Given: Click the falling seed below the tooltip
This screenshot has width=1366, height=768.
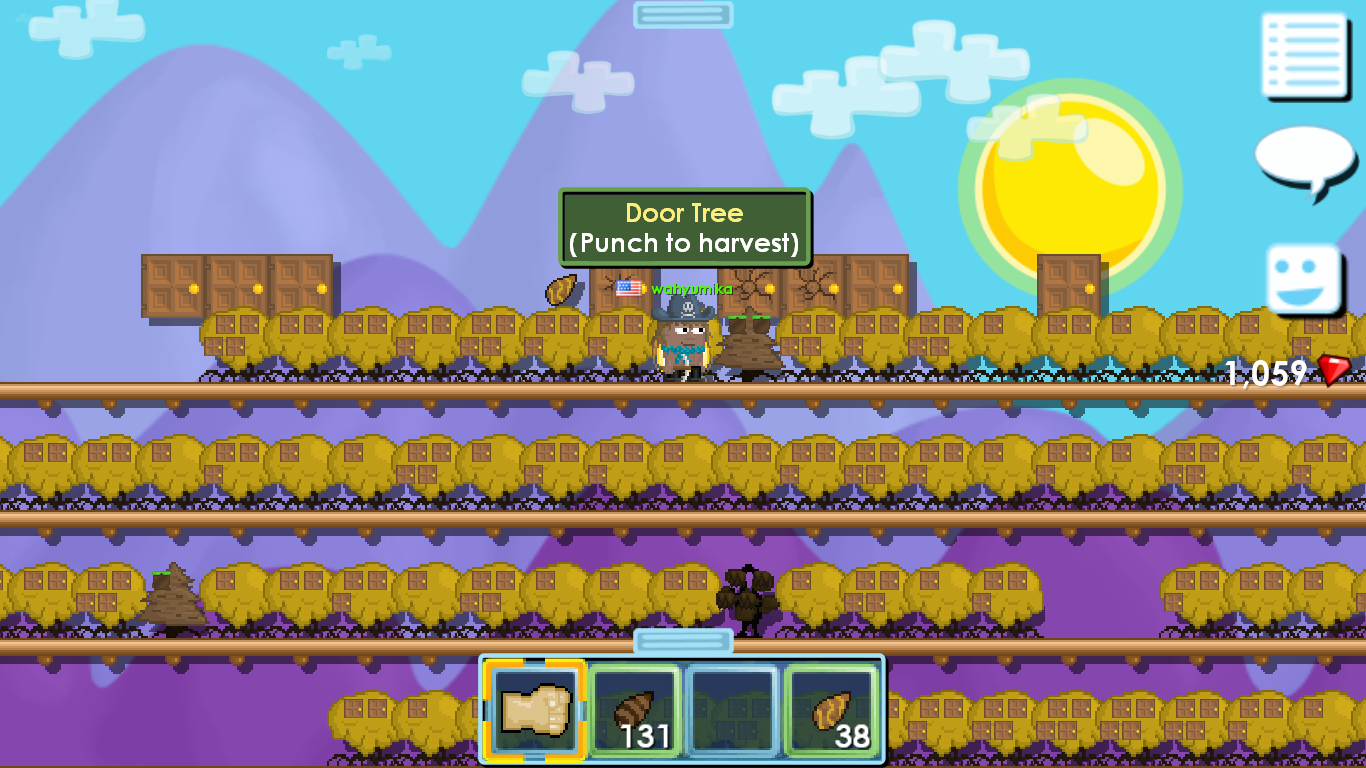Looking at the screenshot, I should click(561, 289).
